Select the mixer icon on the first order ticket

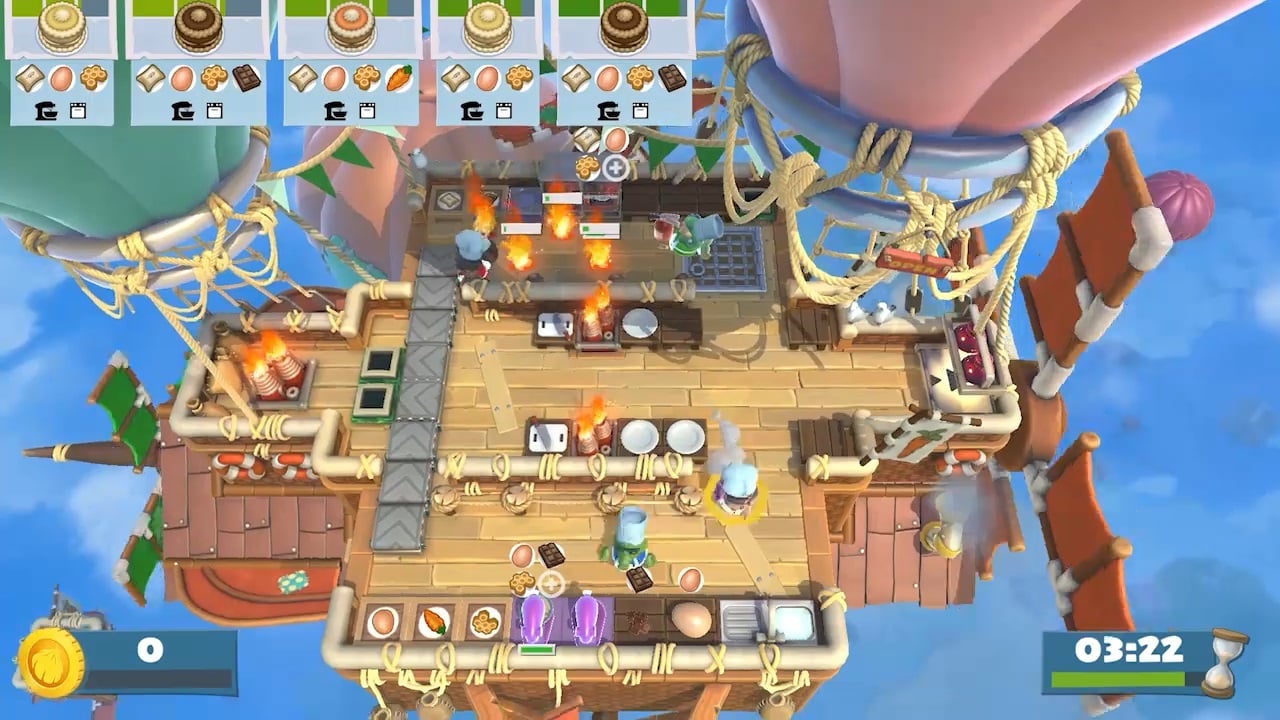45,111
